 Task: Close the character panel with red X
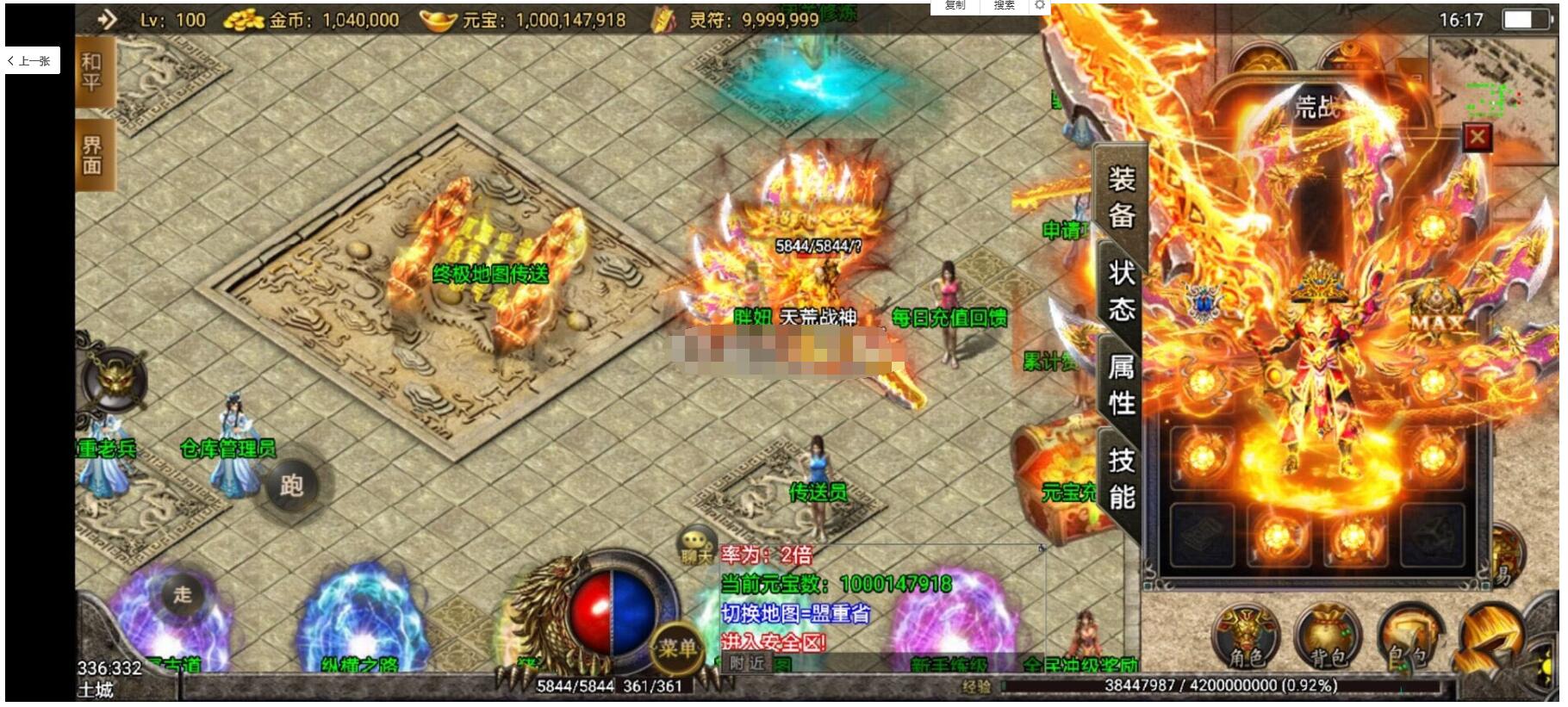click(1477, 137)
